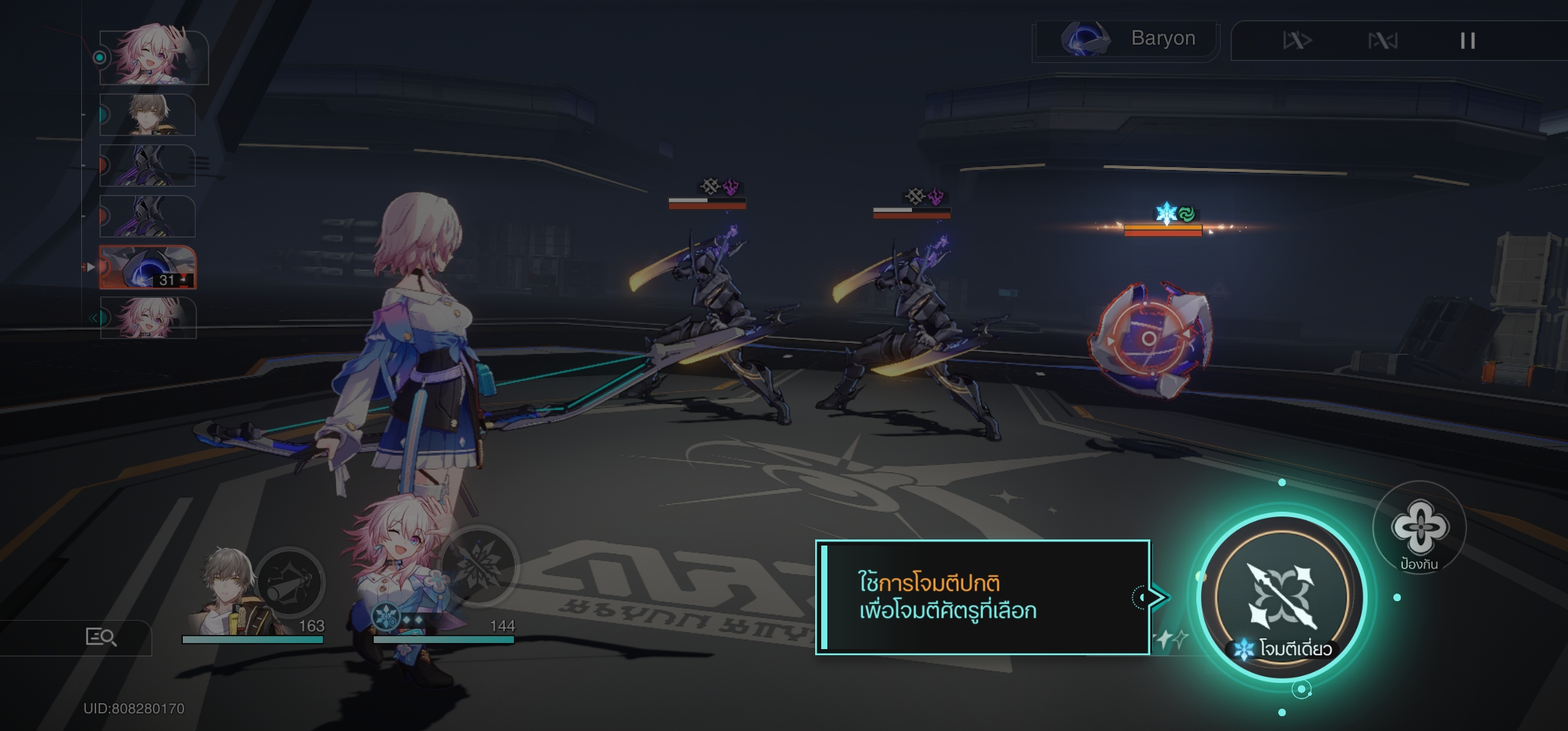Open the battle details magnifier icon

click(101, 637)
